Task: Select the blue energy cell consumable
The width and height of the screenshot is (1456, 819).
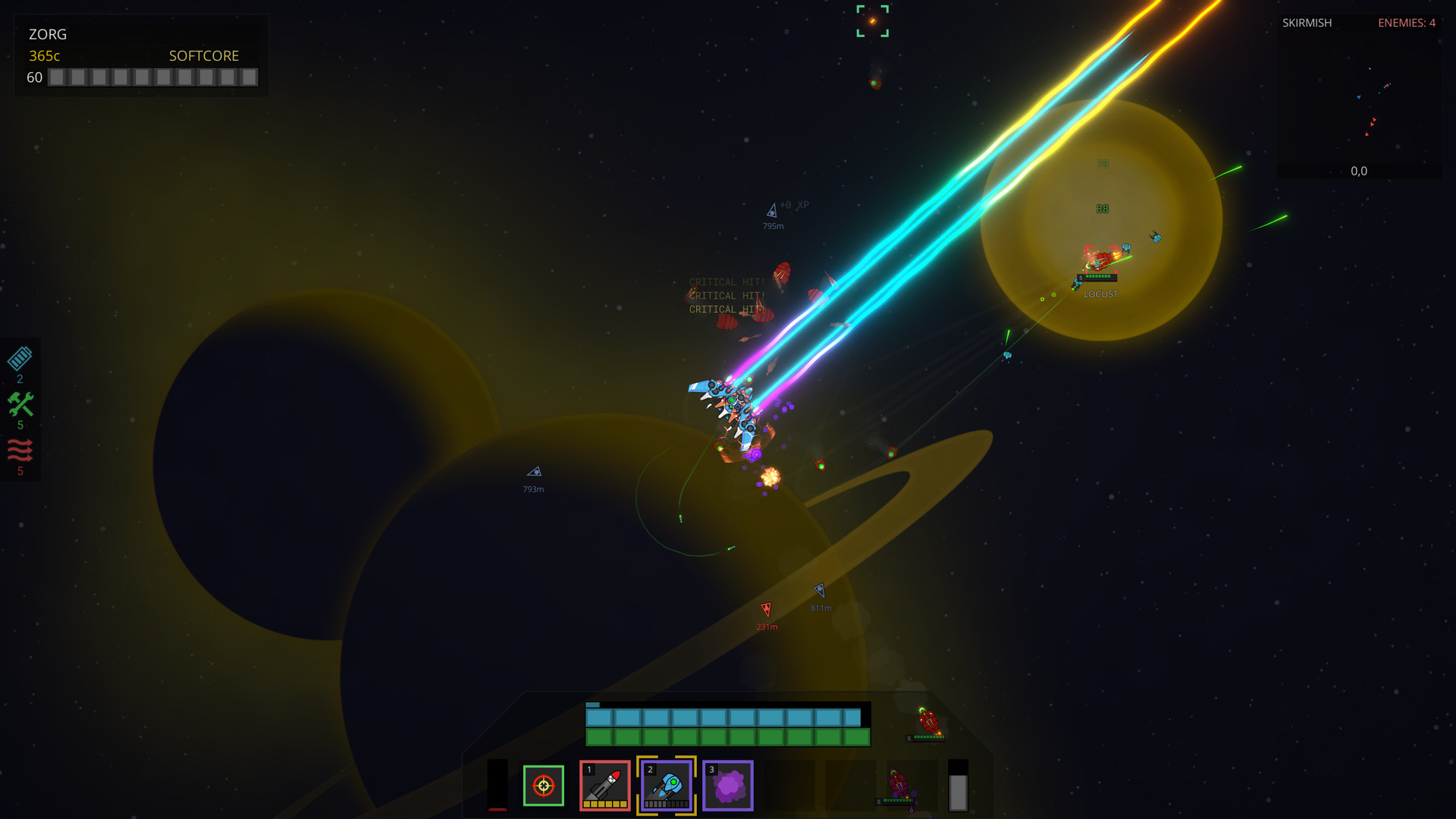Action: (20, 356)
